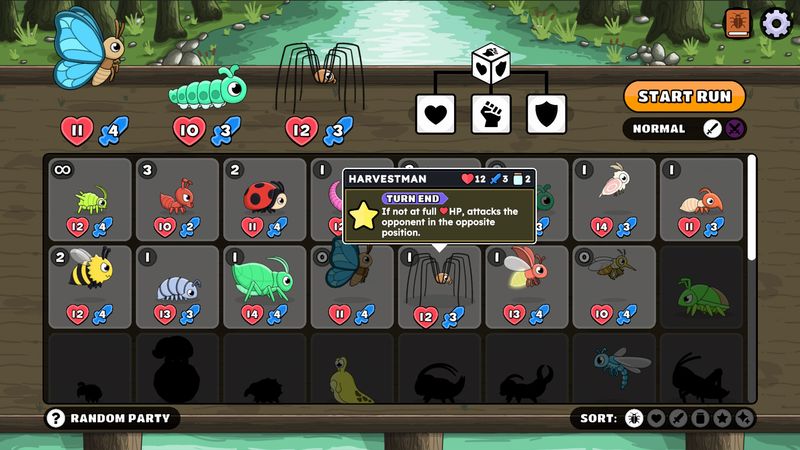Select the harvestman tile in the grid

pos(440,286)
